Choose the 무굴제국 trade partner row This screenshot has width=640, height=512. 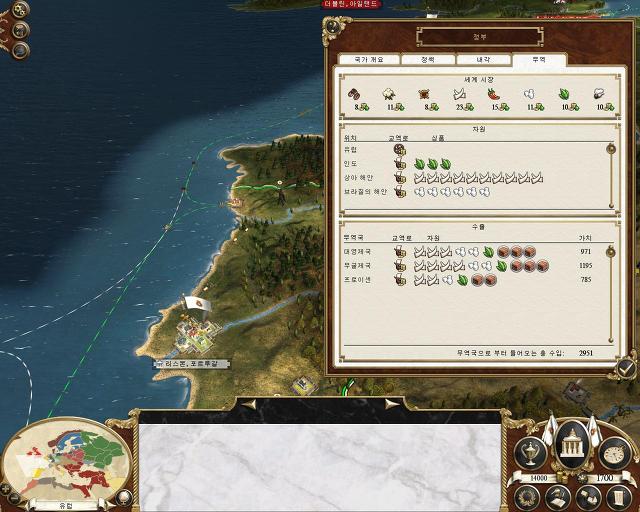pos(470,266)
